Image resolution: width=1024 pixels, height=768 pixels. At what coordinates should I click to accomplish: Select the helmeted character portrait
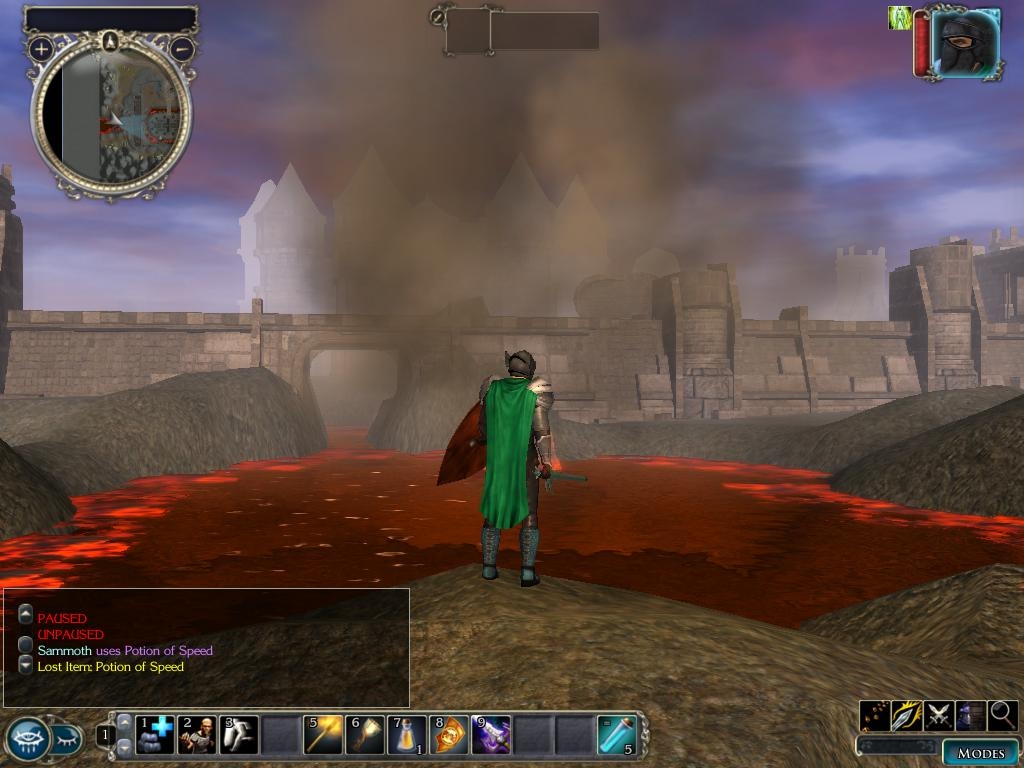point(964,42)
